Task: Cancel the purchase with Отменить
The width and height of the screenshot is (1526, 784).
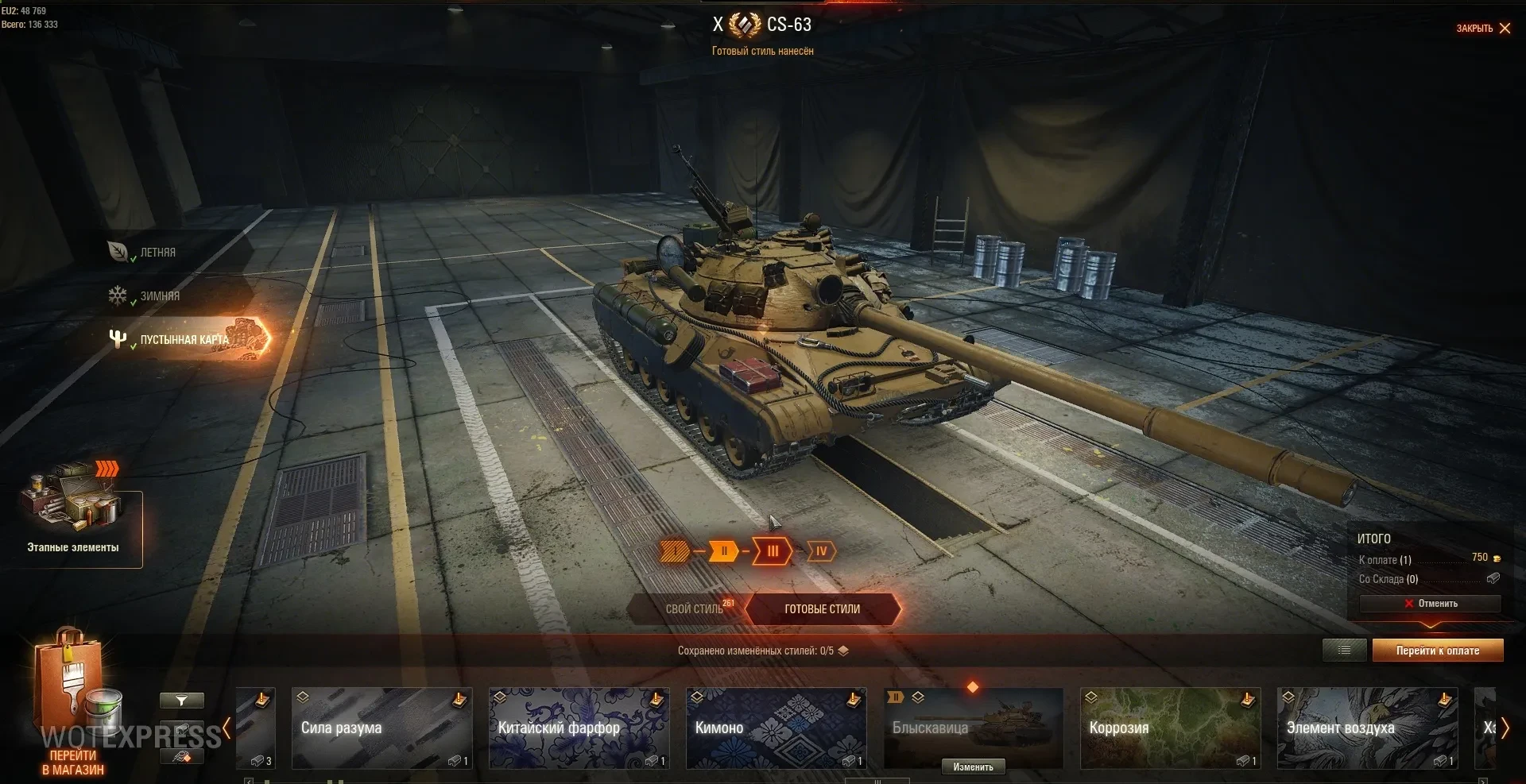Action: coord(1430,604)
